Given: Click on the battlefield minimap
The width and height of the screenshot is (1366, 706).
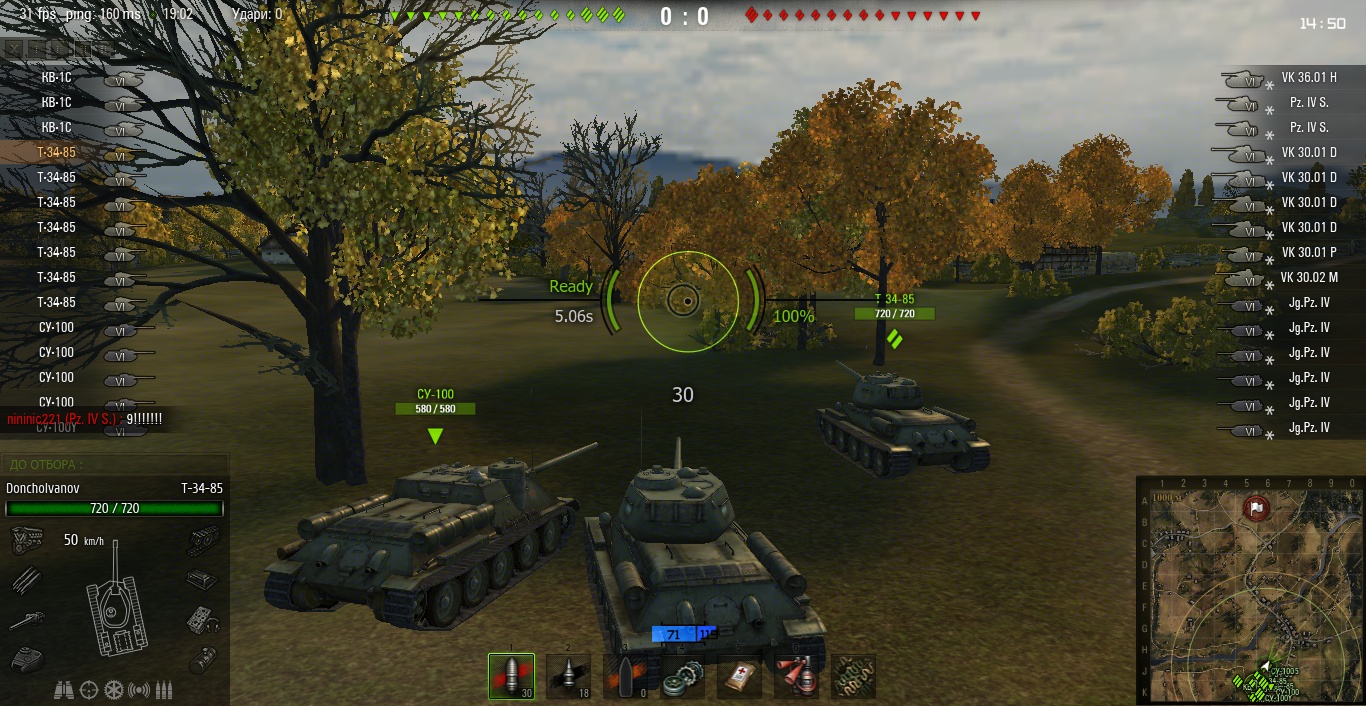Looking at the screenshot, I should tap(1249, 590).
